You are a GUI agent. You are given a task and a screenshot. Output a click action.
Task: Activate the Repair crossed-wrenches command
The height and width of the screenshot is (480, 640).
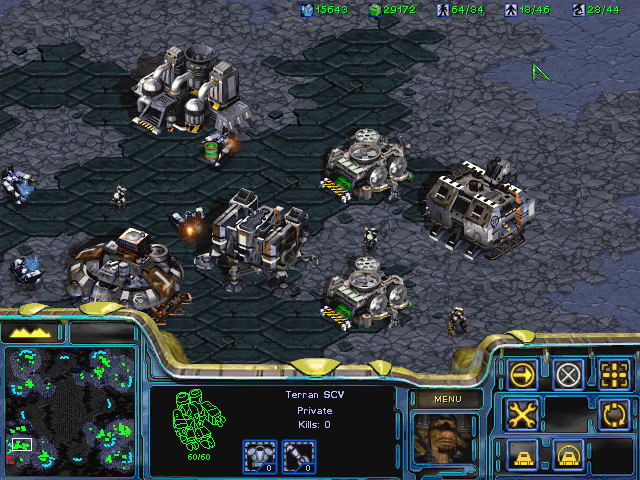[x=523, y=413]
